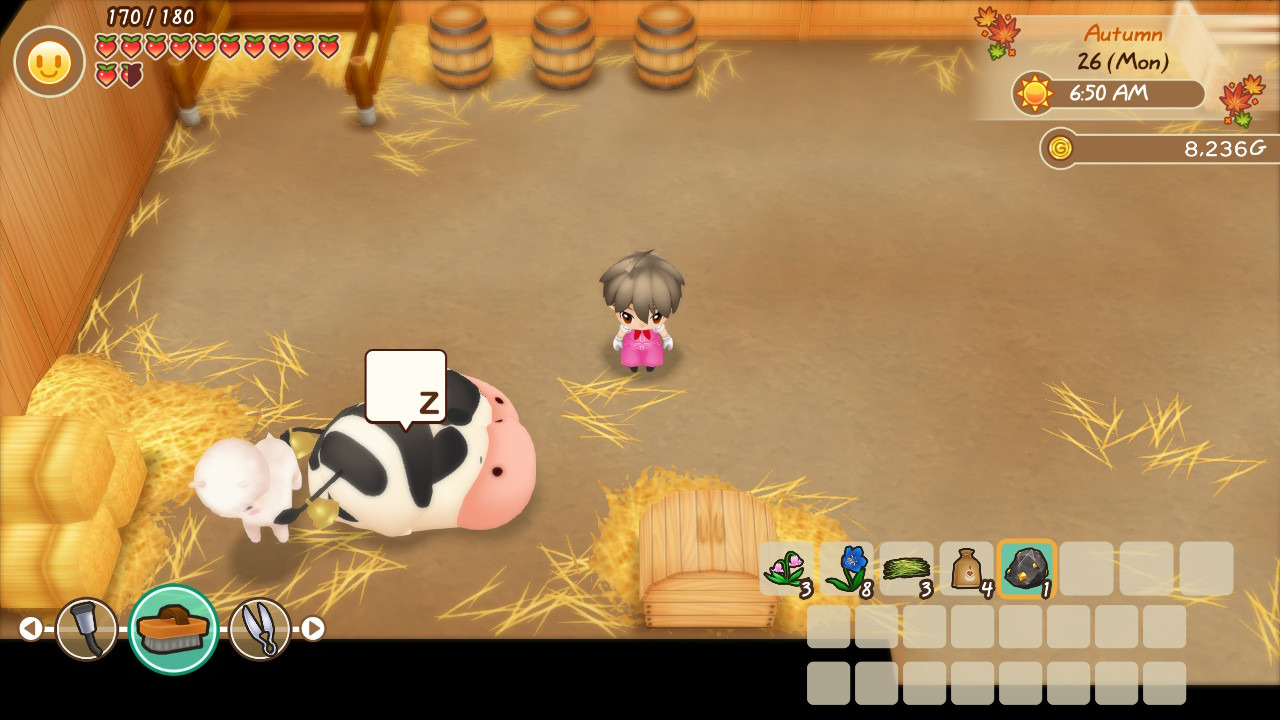Click the right tool-cycle arrow
Viewport: 1280px width, 720px height.
[313, 628]
